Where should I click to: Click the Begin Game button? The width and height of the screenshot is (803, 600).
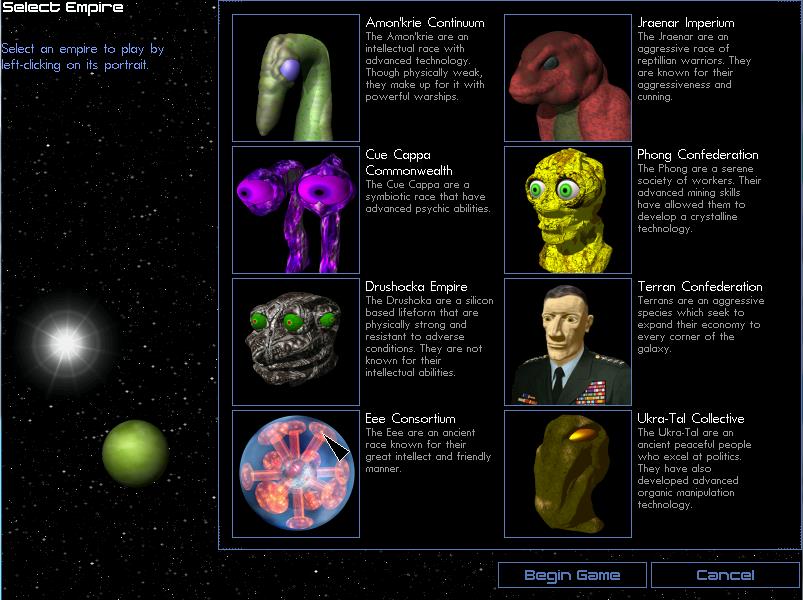pyautogui.click(x=572, y=575)
